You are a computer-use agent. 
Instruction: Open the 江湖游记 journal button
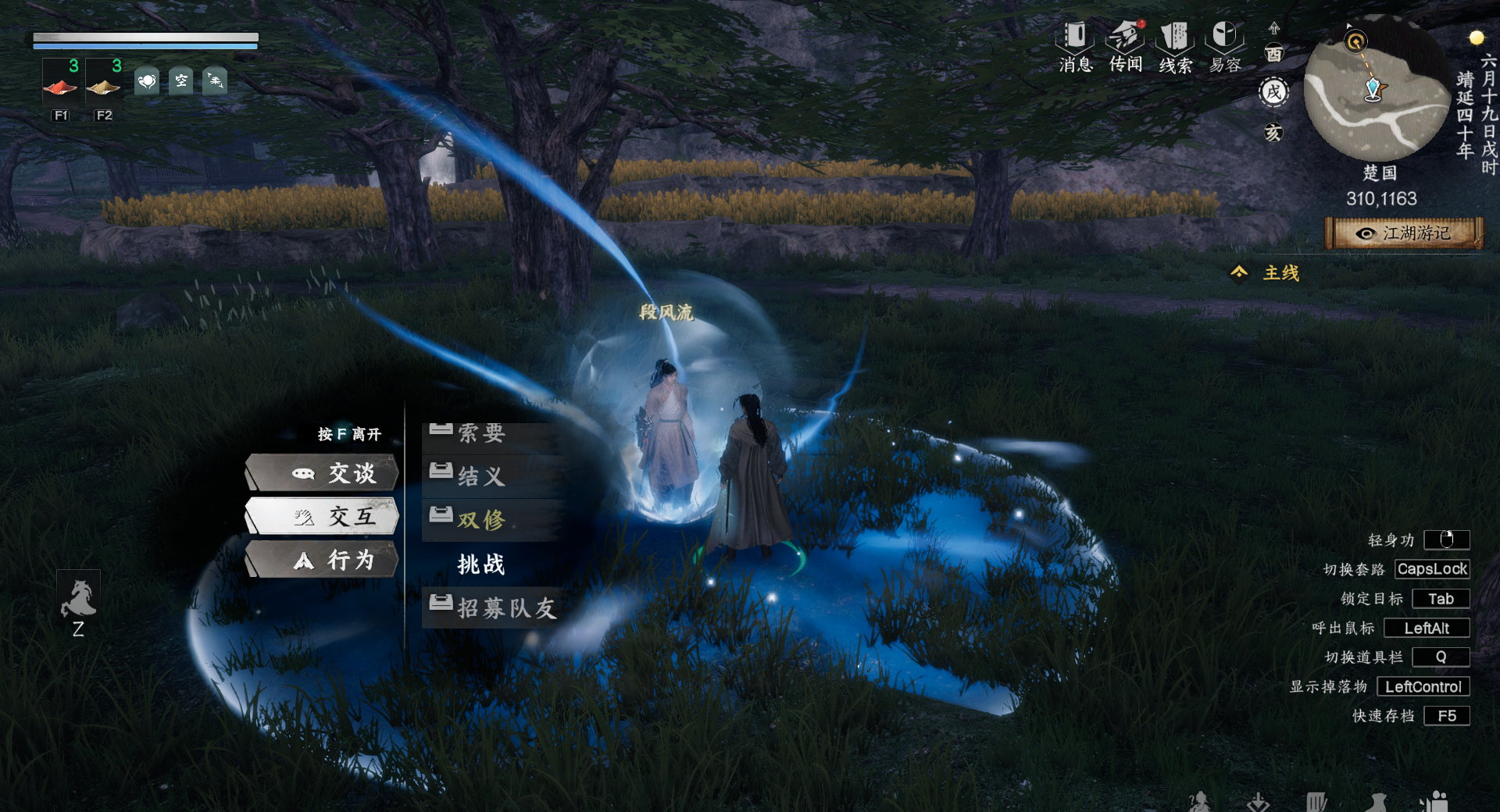pos(1404,233)
